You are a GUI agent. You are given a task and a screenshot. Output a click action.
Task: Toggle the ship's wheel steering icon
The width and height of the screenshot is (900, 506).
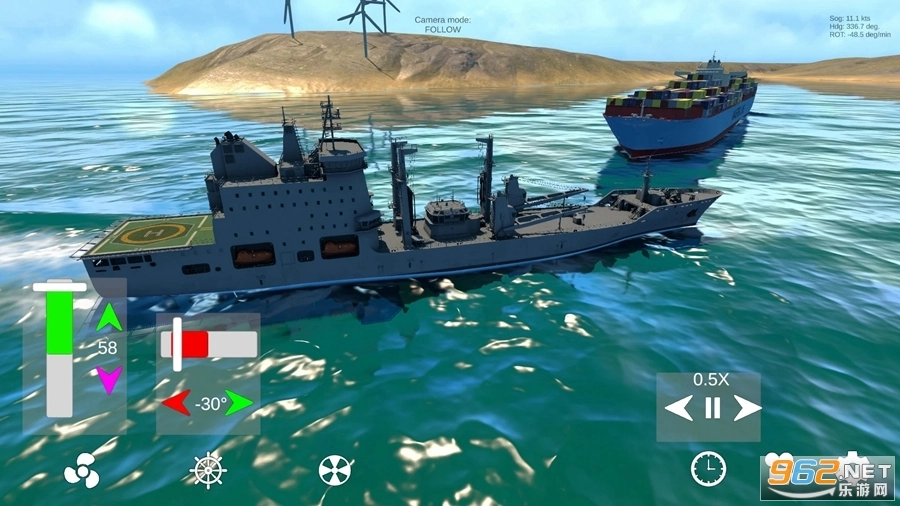pos(208,470)
